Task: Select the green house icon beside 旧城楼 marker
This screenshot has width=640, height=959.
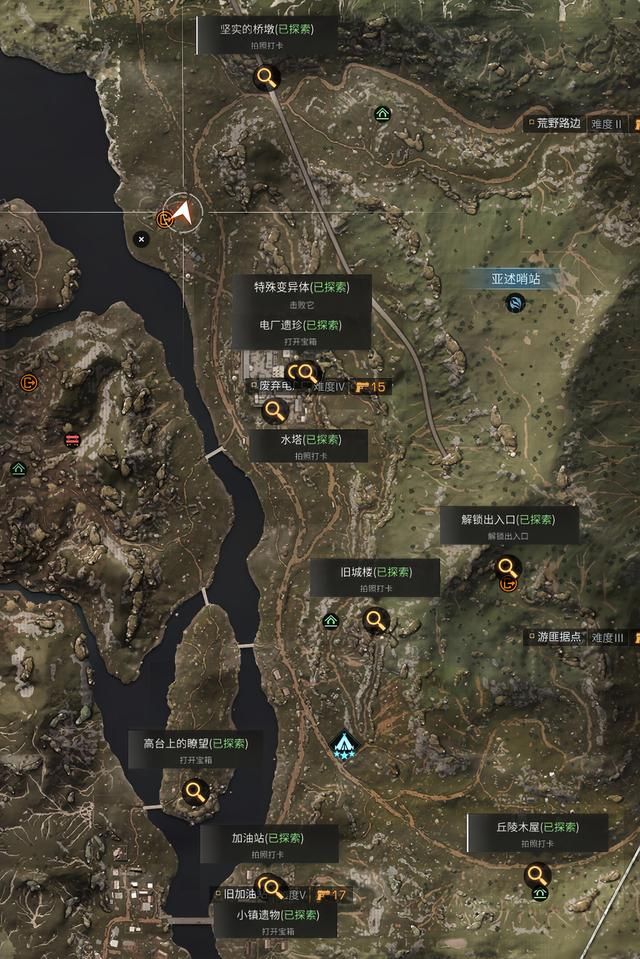Action: (330, 621)
